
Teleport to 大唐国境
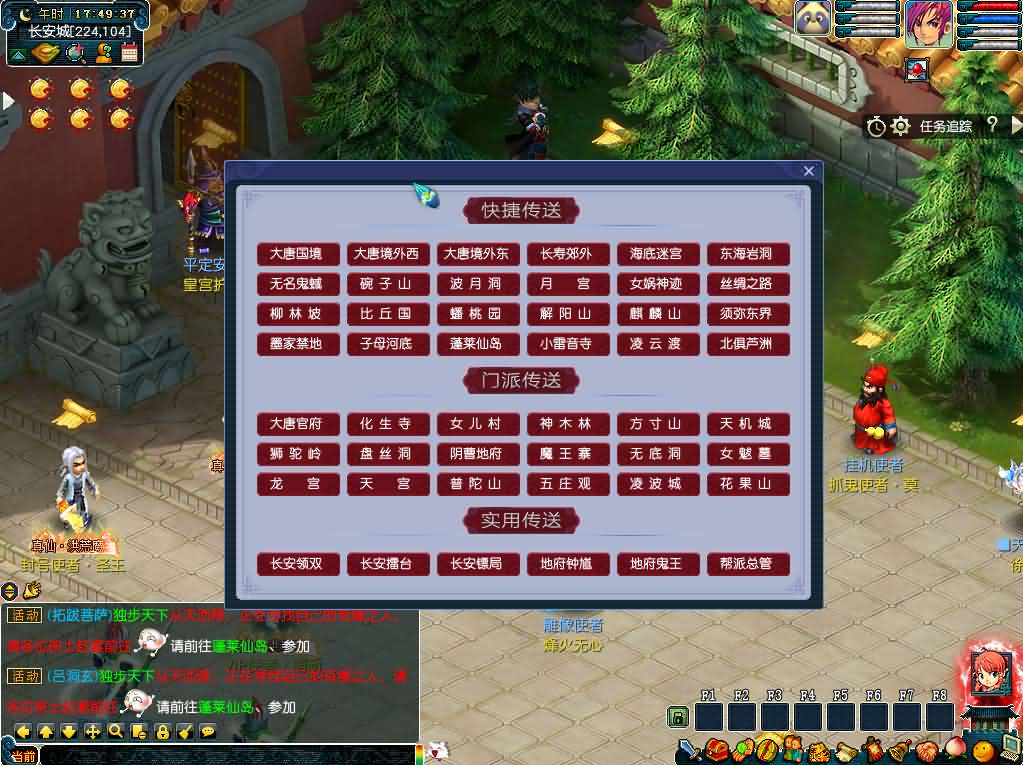(297, 254)
